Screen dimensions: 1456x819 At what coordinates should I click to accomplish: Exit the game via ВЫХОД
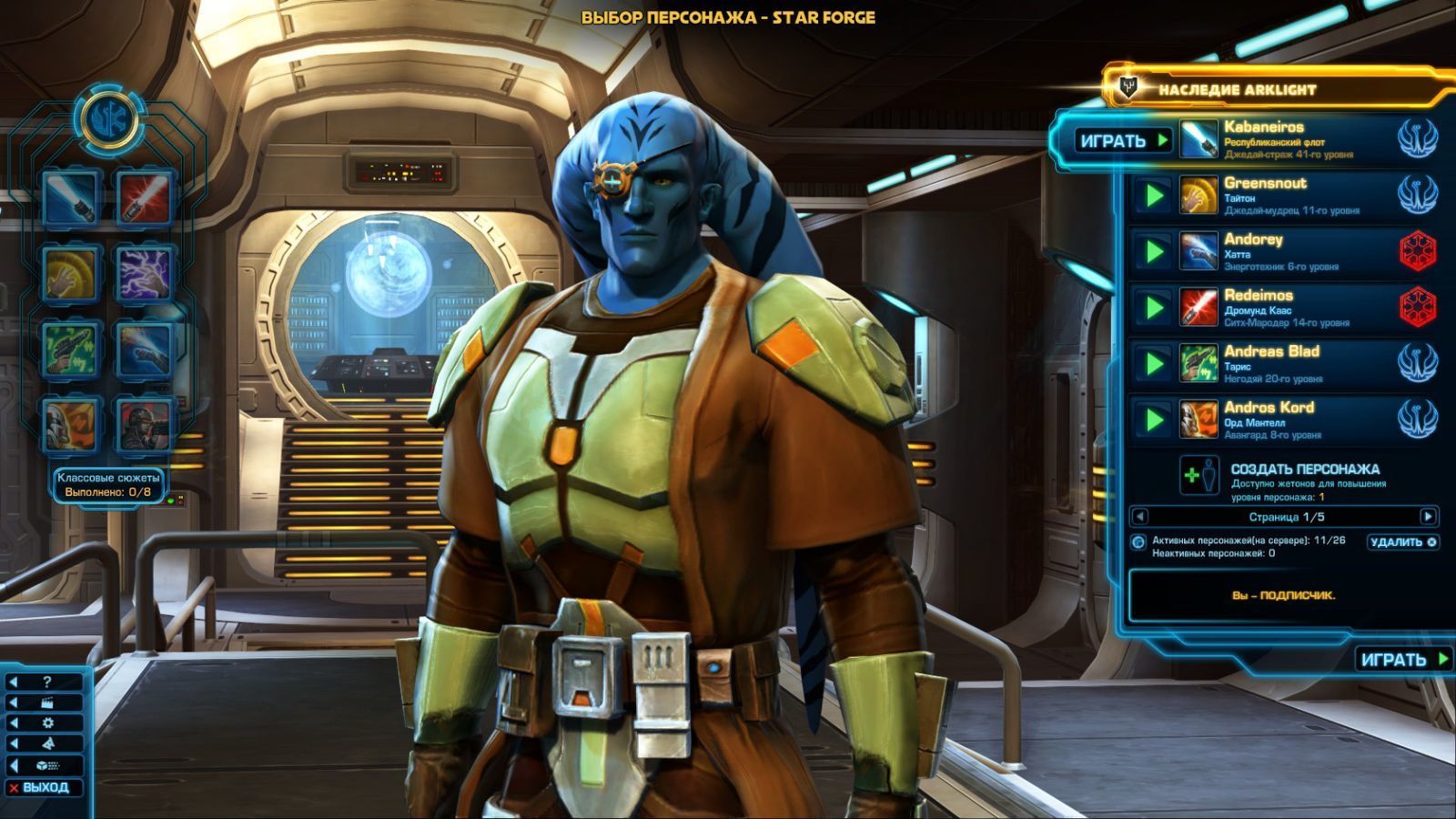(x=45, y=788)
